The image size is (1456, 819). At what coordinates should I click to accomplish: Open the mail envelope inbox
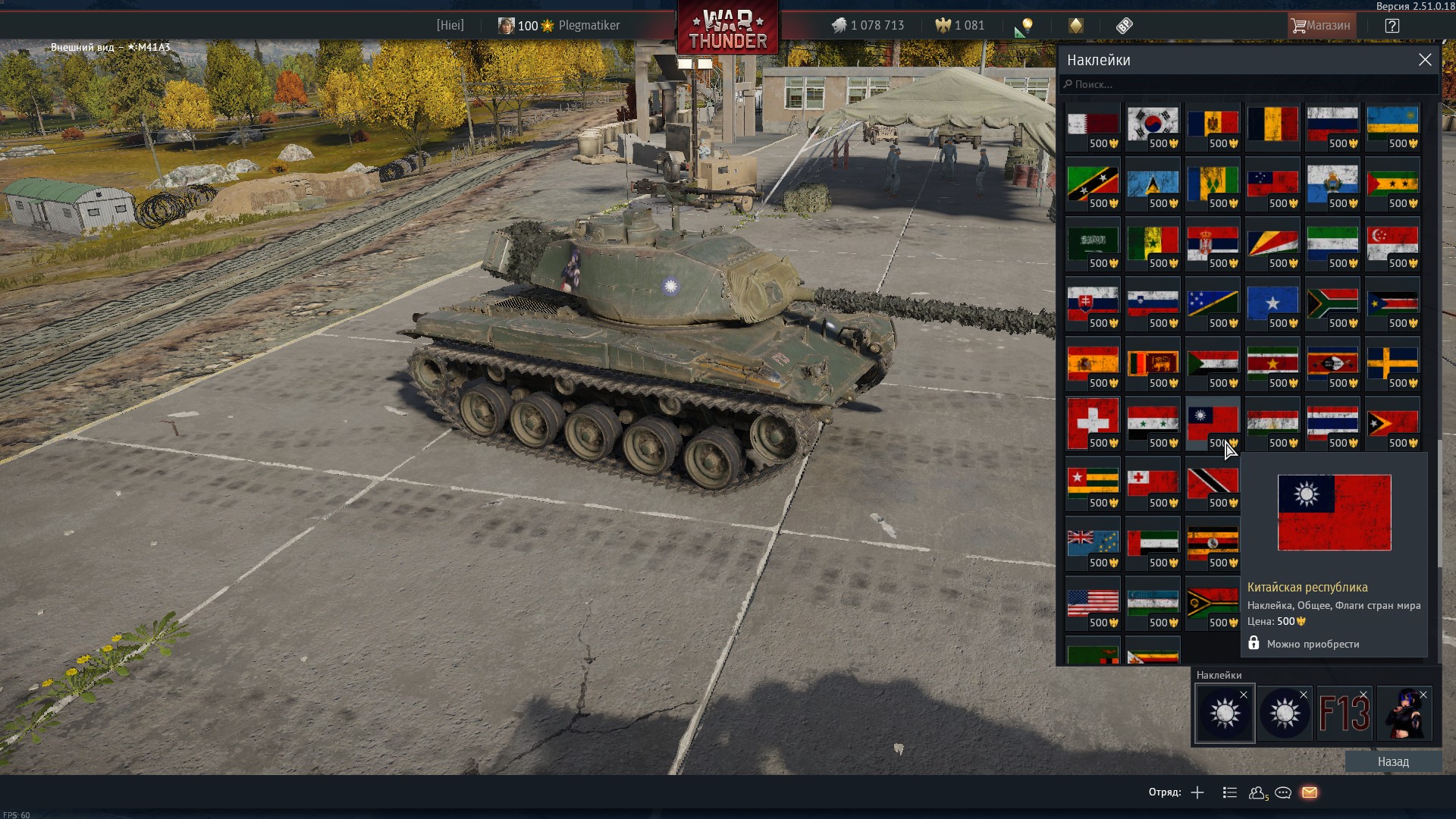[1310, 792]
